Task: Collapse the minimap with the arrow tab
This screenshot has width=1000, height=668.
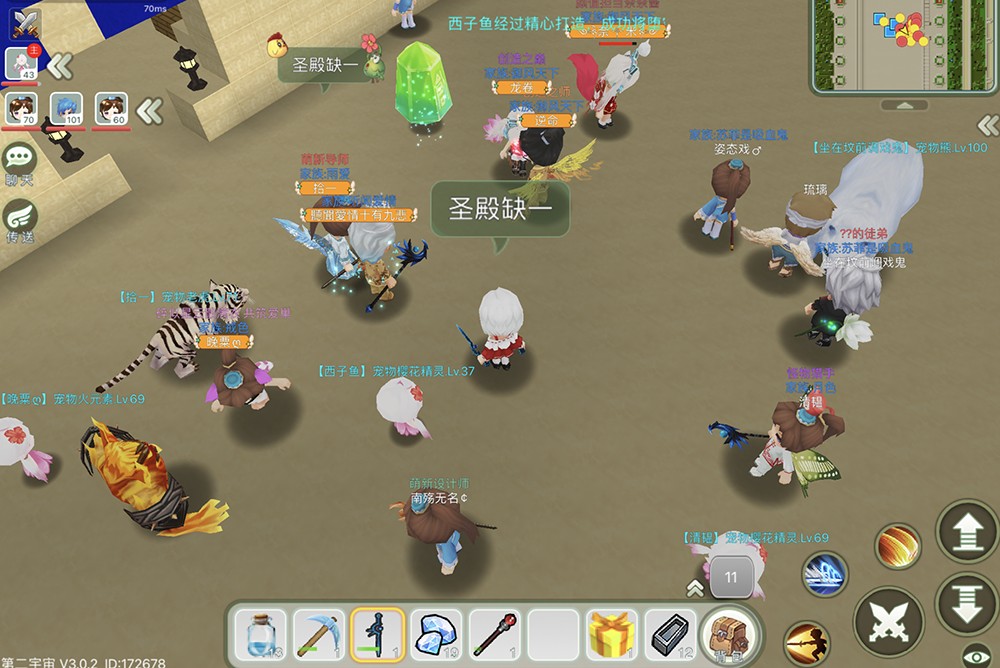Action: pos(903,105)
